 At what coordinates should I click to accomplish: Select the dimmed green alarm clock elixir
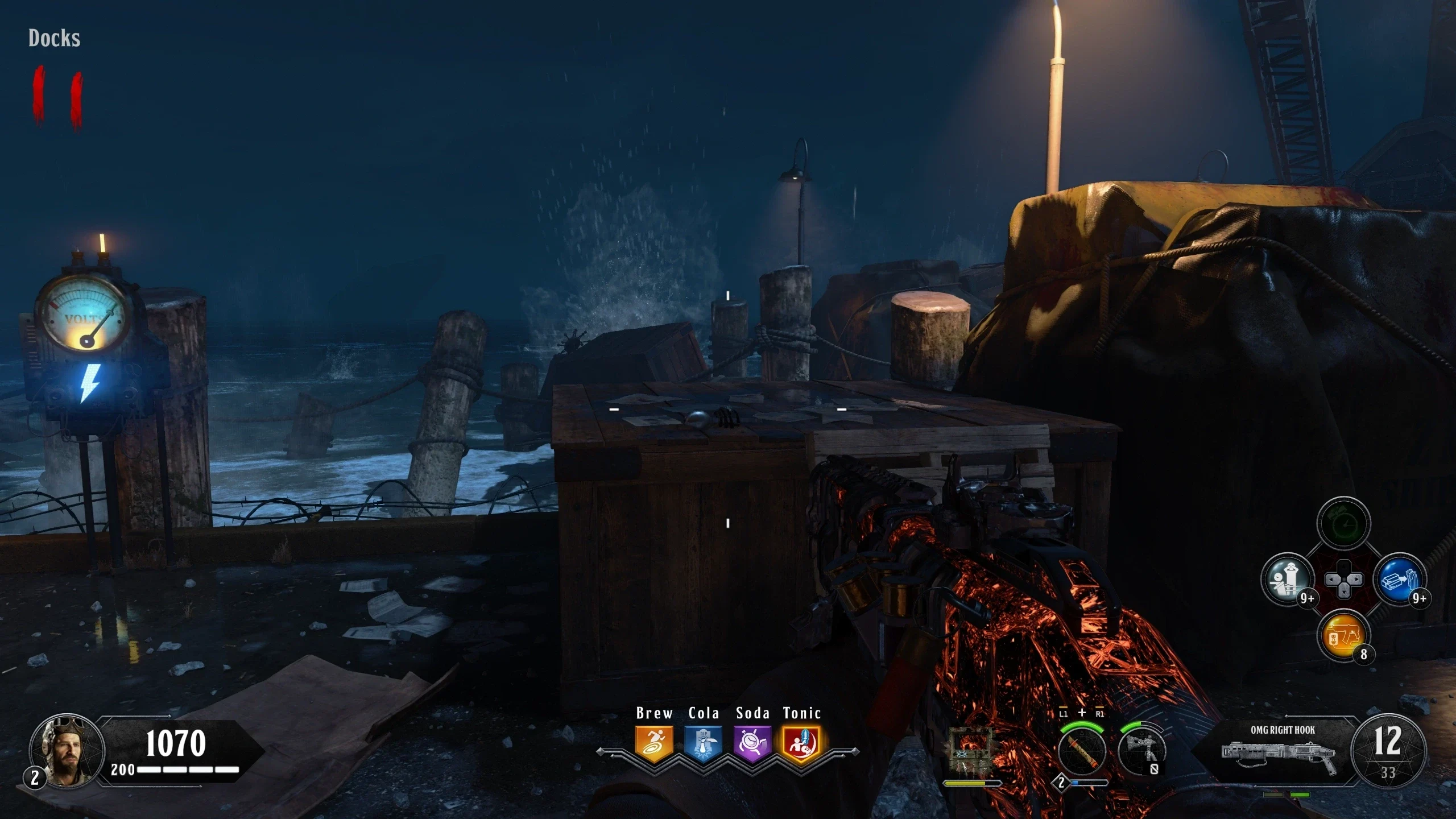1343,523
